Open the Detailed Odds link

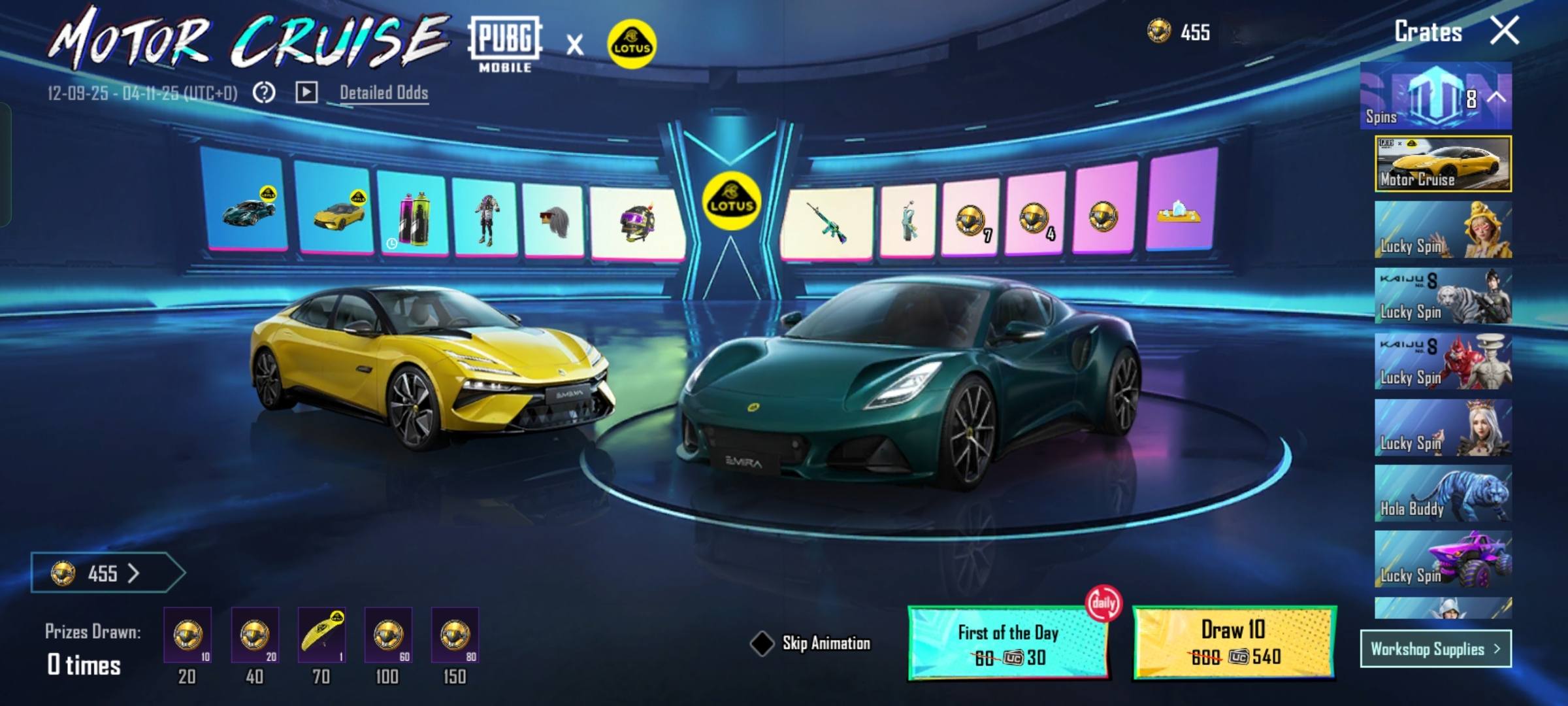(x=384, y=93)
